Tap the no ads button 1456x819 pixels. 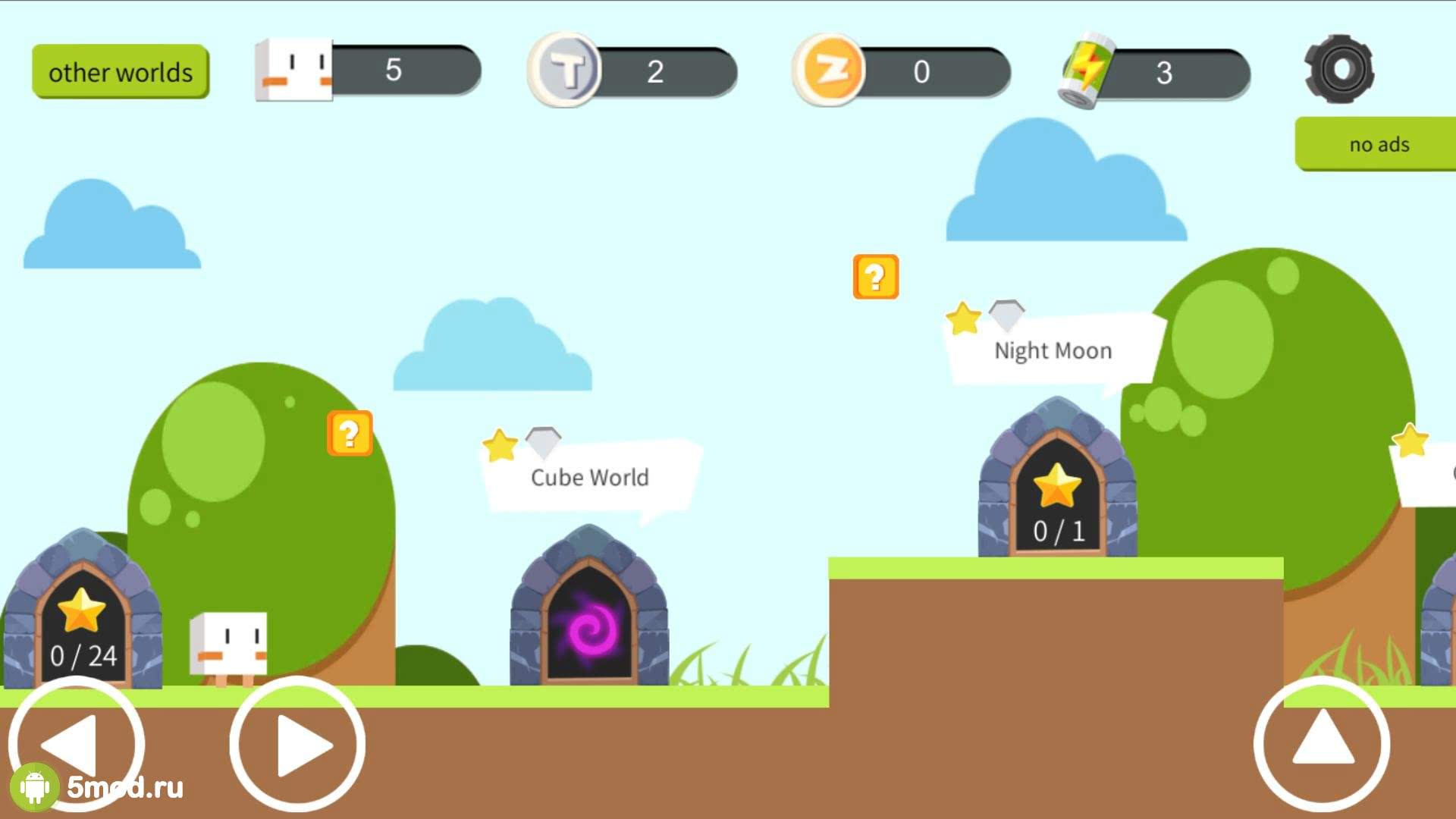tap(1376, 144)
